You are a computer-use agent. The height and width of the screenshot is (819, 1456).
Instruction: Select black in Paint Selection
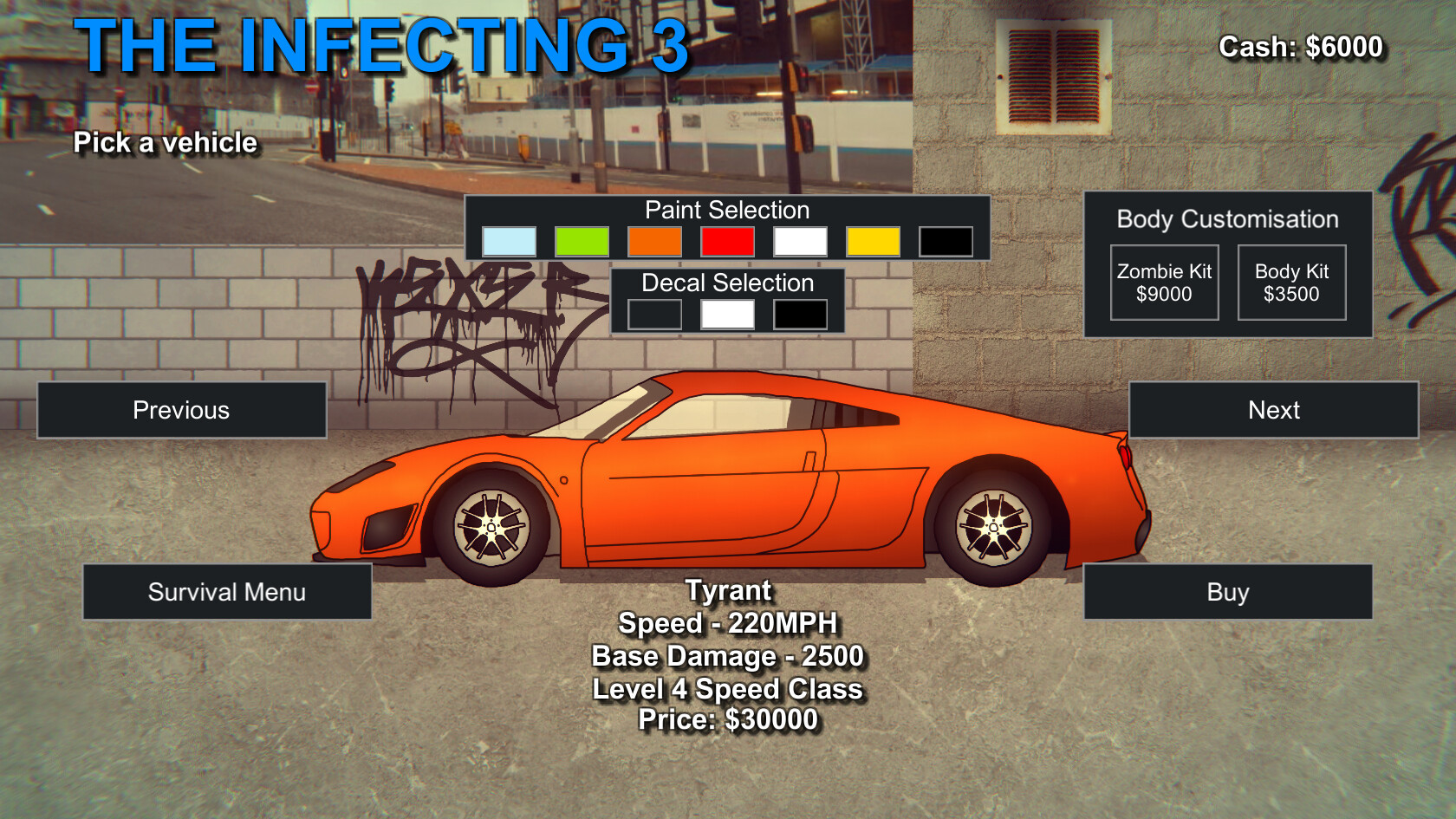946,241
